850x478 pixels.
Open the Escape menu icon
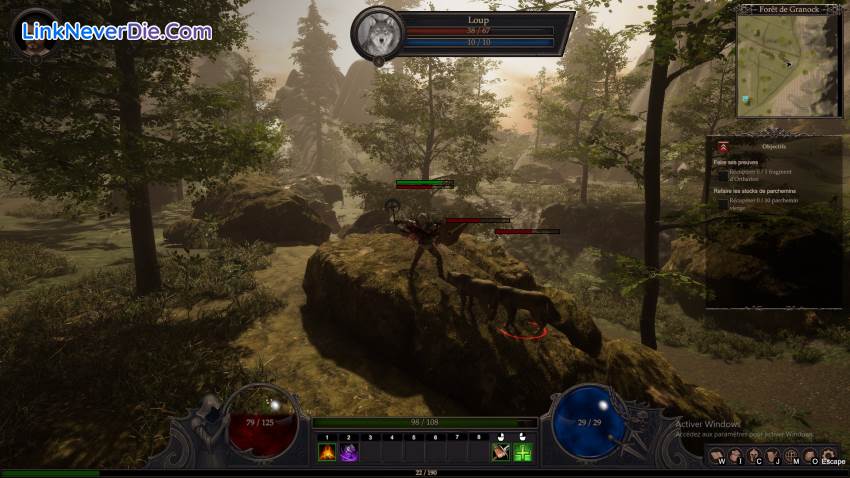pyautogui.click(x=828, y=457)
